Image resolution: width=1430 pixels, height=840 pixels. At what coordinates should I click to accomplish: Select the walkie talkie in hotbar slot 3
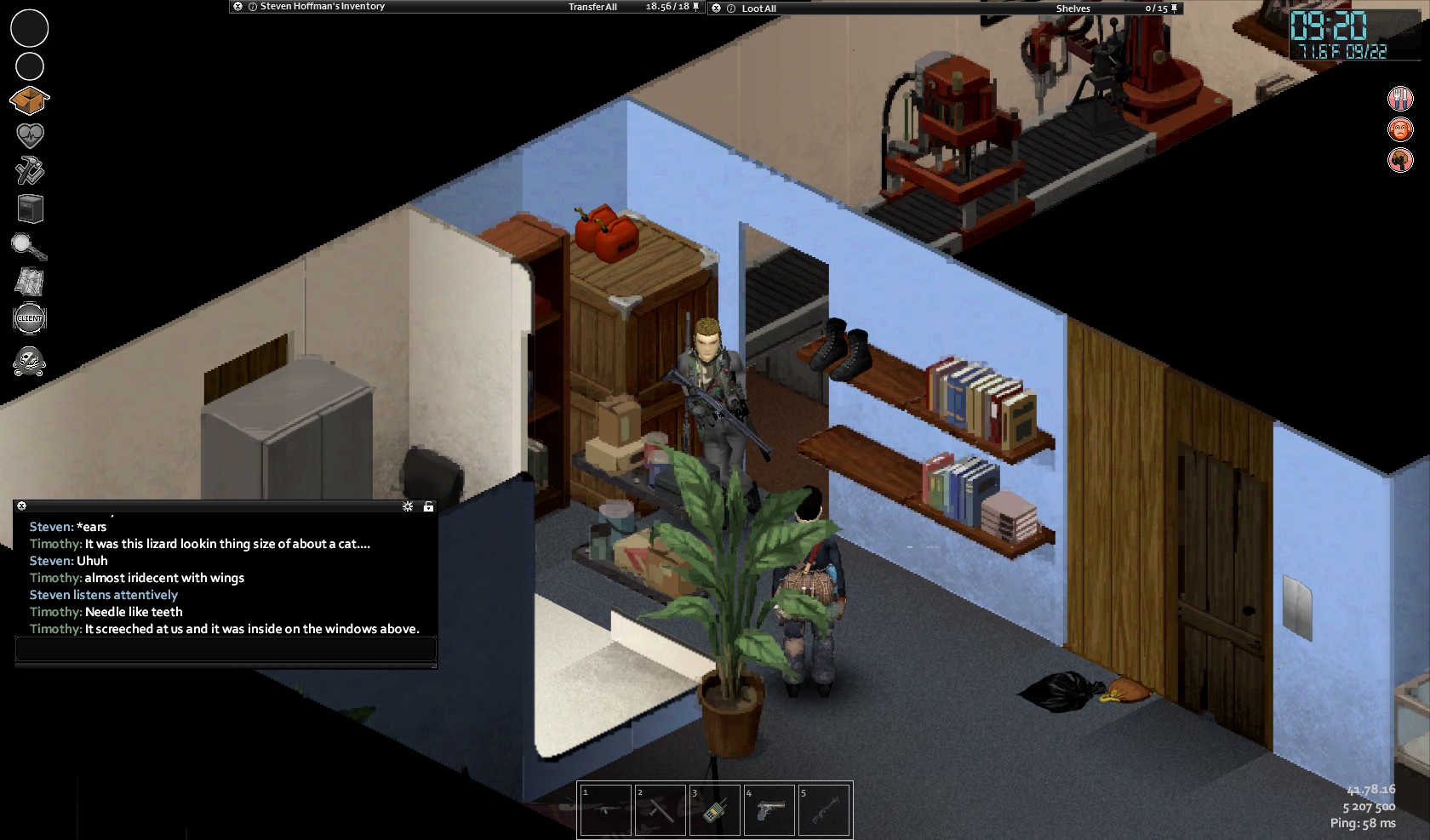pyautogui.click(x=714, y=810)
